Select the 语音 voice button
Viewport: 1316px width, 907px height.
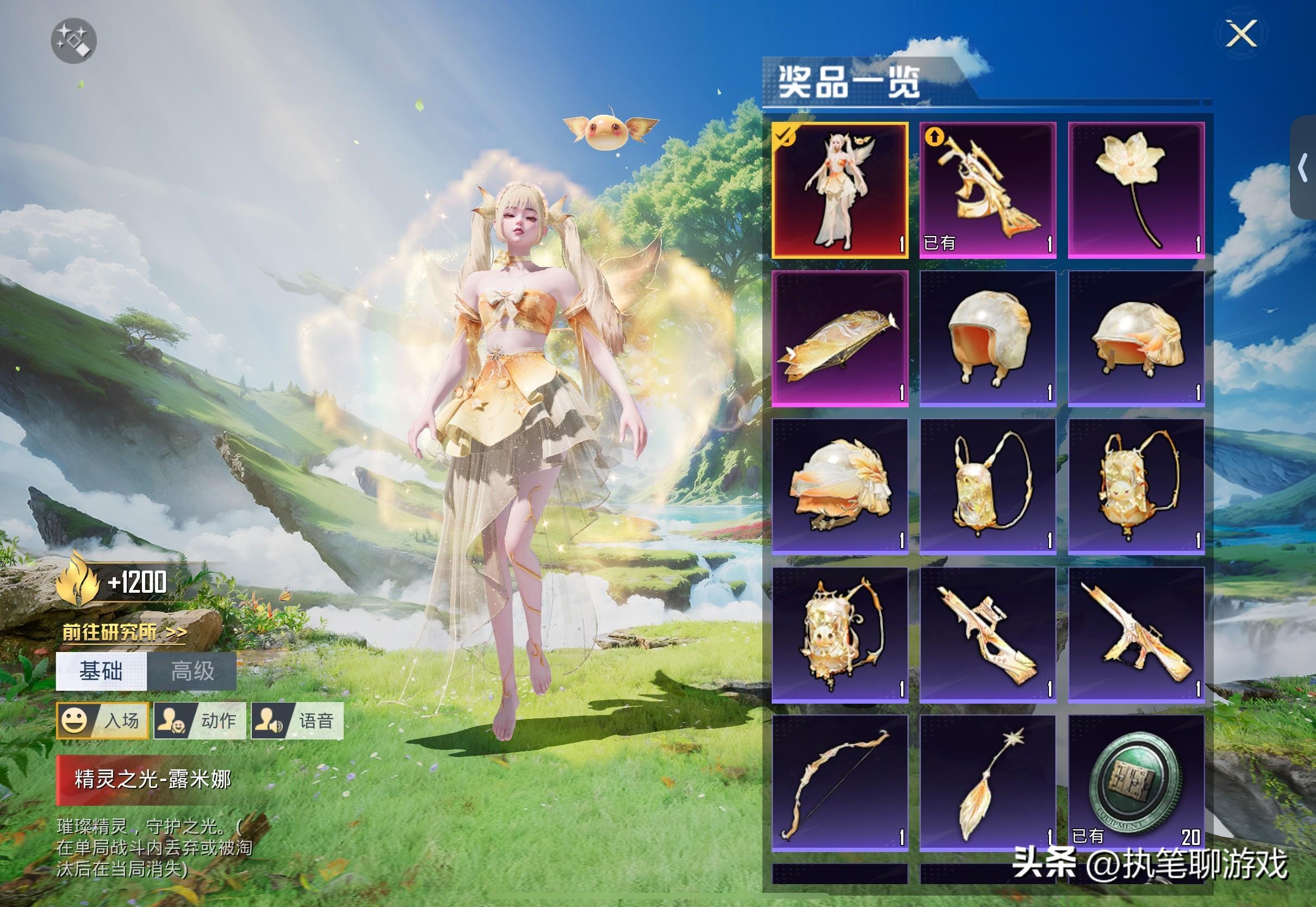[x=297, y=720]
